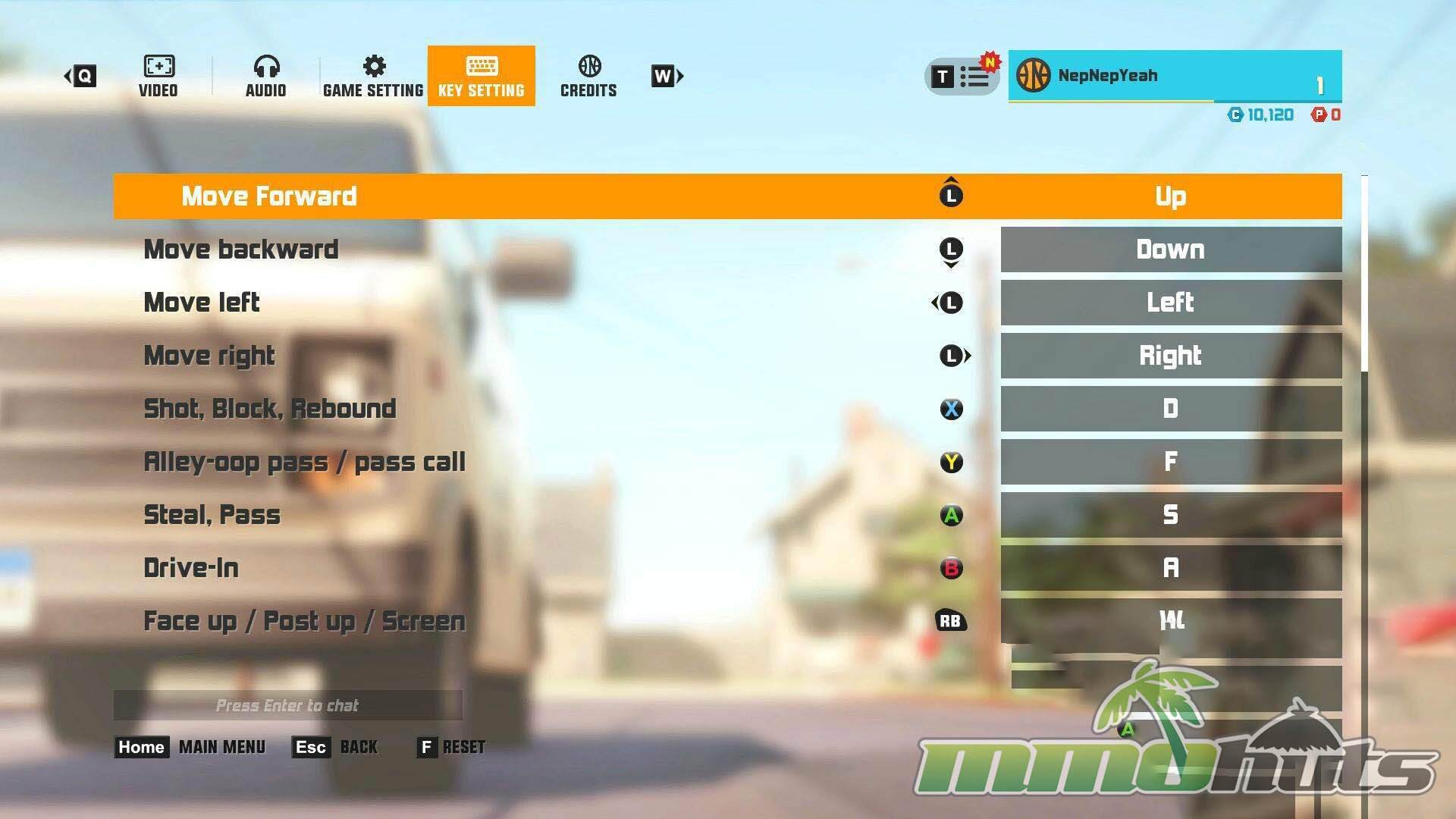Screen dimensions: 1456x819
Task: Click the N notification badge
Action: 990,61
